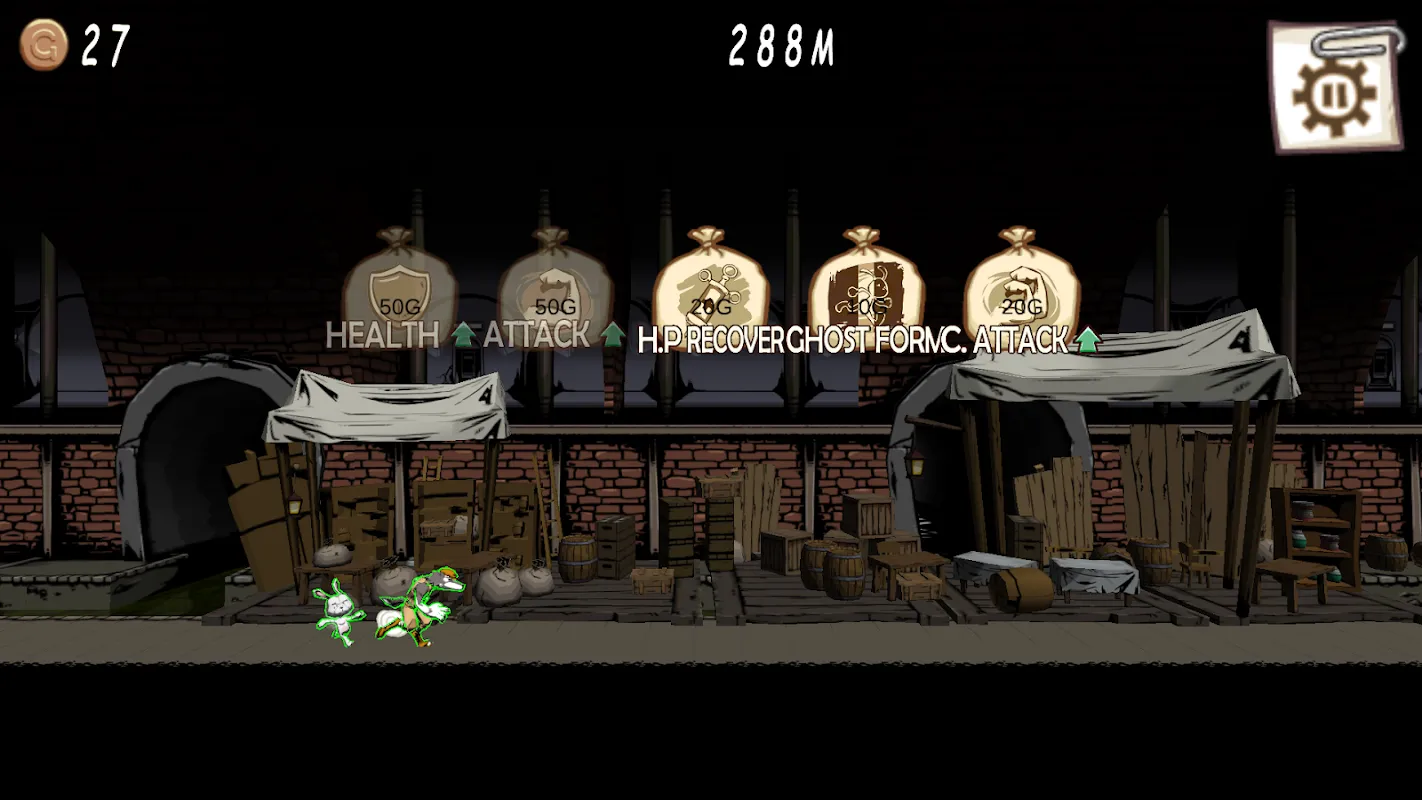
Task: Open the pause settings gear note
Action: (1335, 88)
